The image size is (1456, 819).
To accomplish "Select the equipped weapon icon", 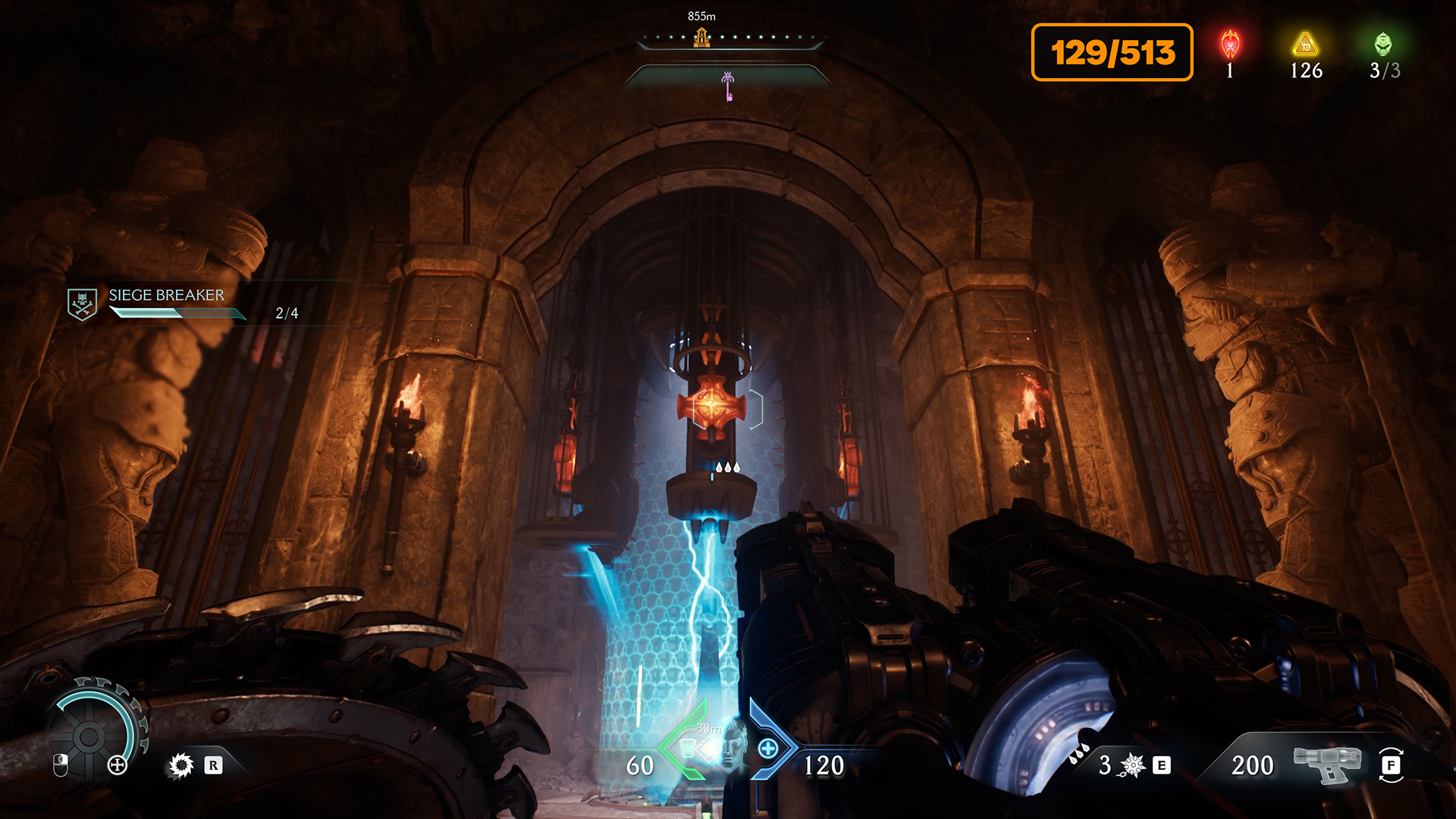I will click(x=1326, y=764).
